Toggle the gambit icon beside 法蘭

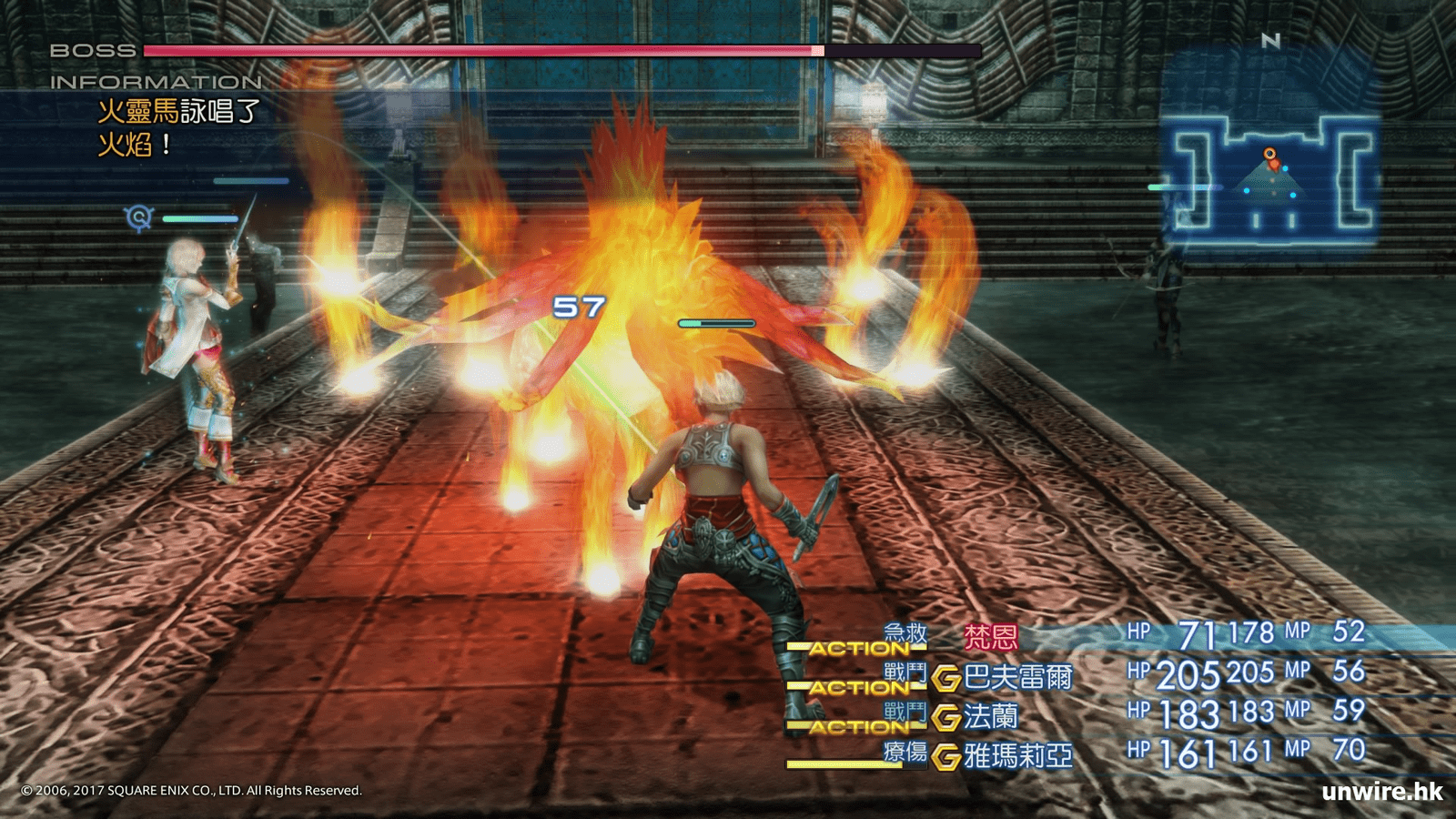[x=946, y=717]
